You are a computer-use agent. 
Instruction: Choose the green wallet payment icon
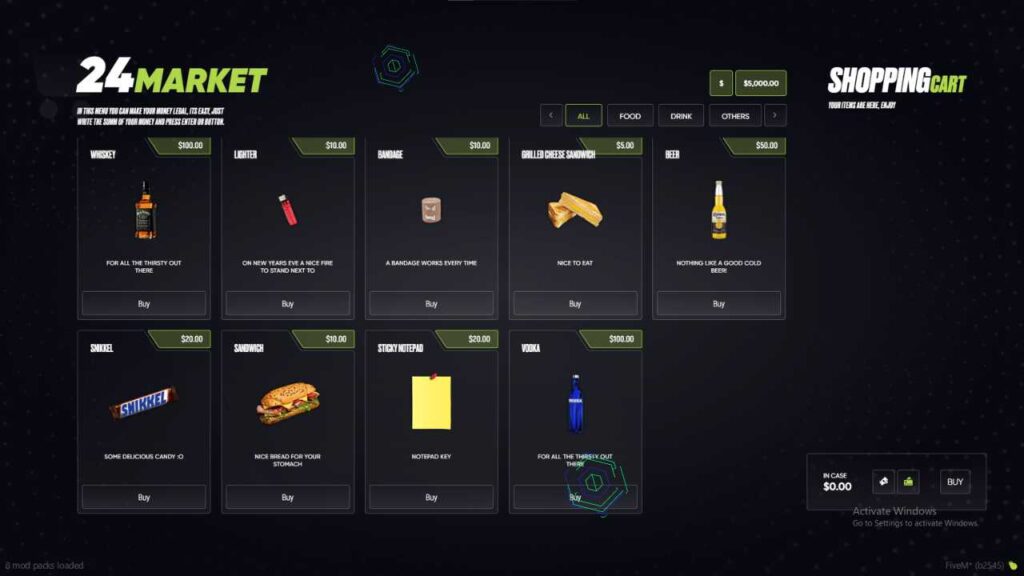tap(908, 482)
